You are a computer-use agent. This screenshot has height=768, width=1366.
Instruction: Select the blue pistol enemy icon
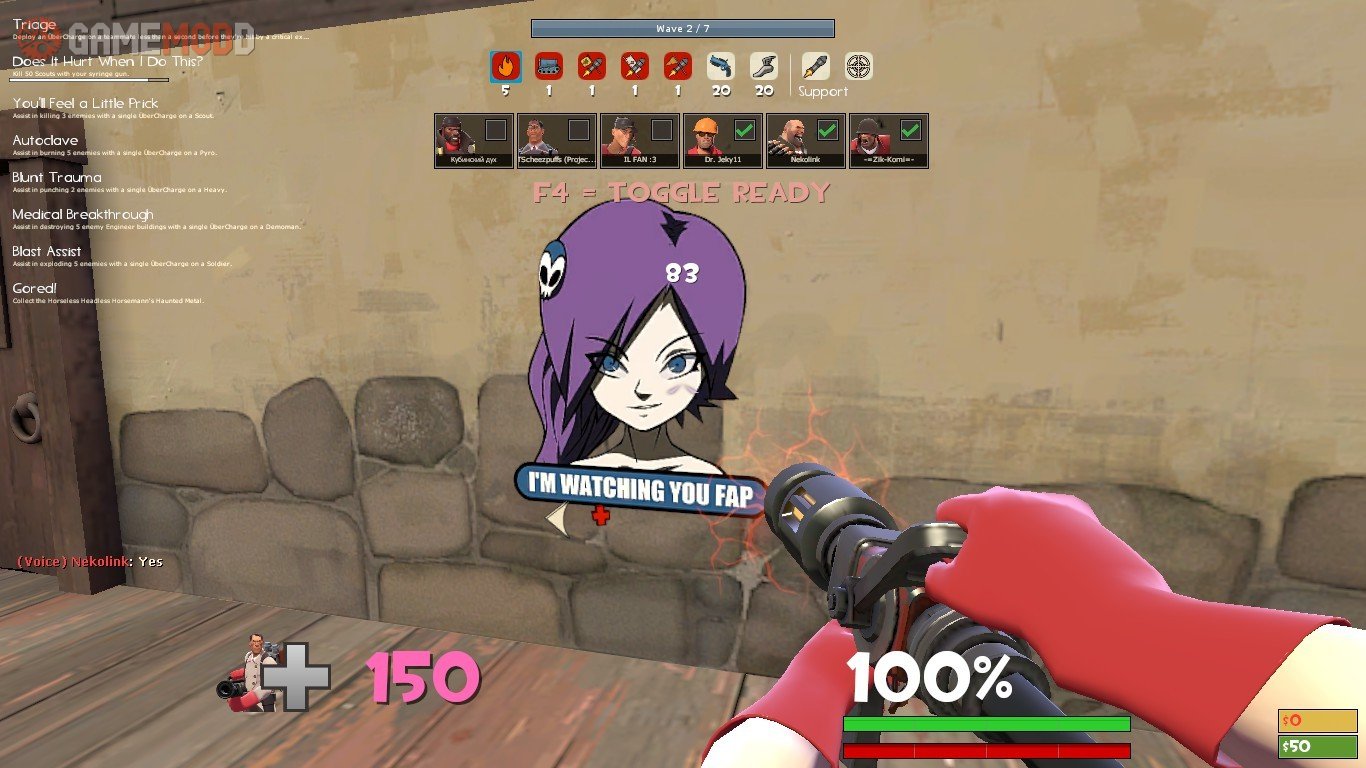coord(721,67)
